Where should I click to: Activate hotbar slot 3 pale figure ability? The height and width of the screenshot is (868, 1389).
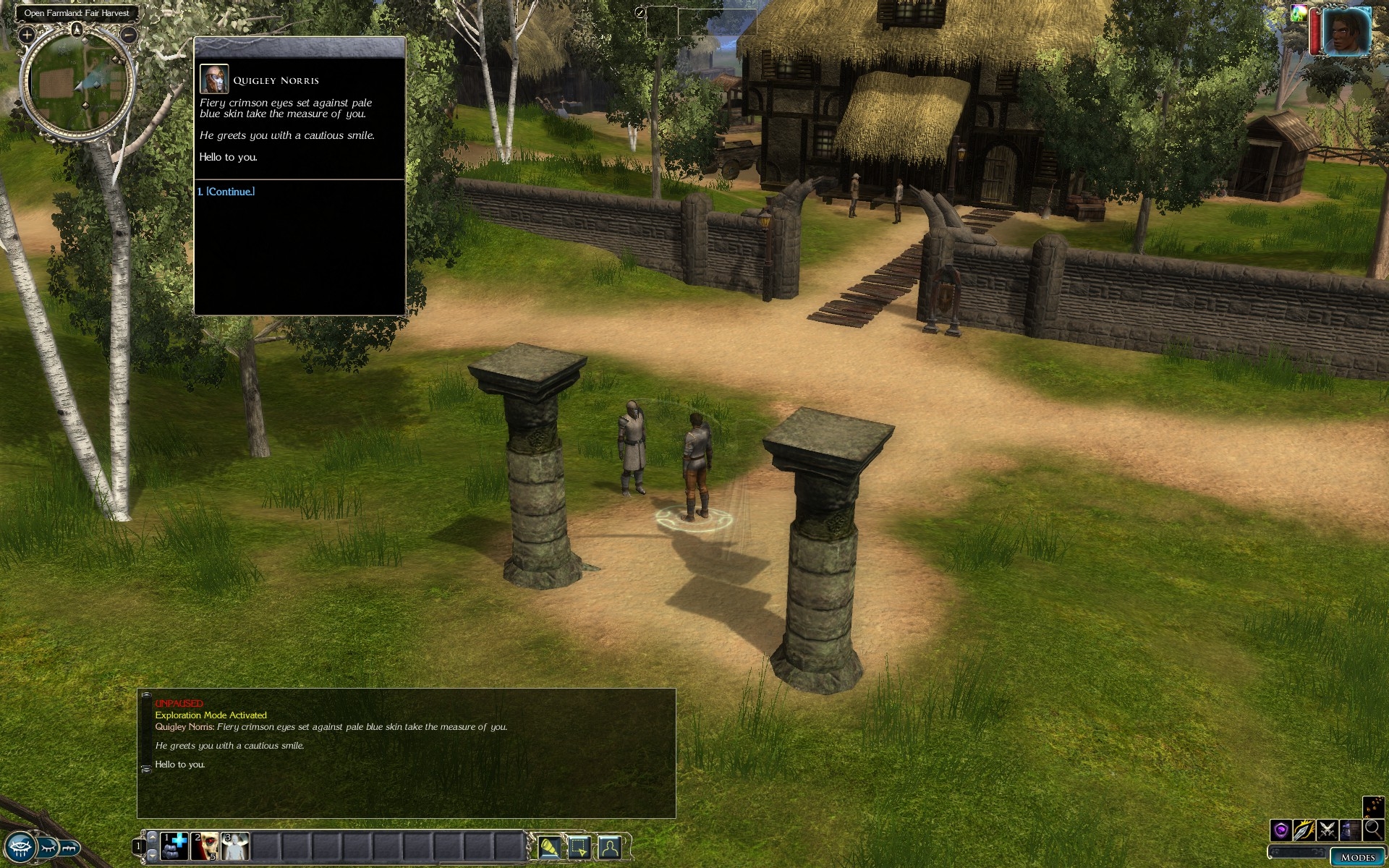[235, 846]
